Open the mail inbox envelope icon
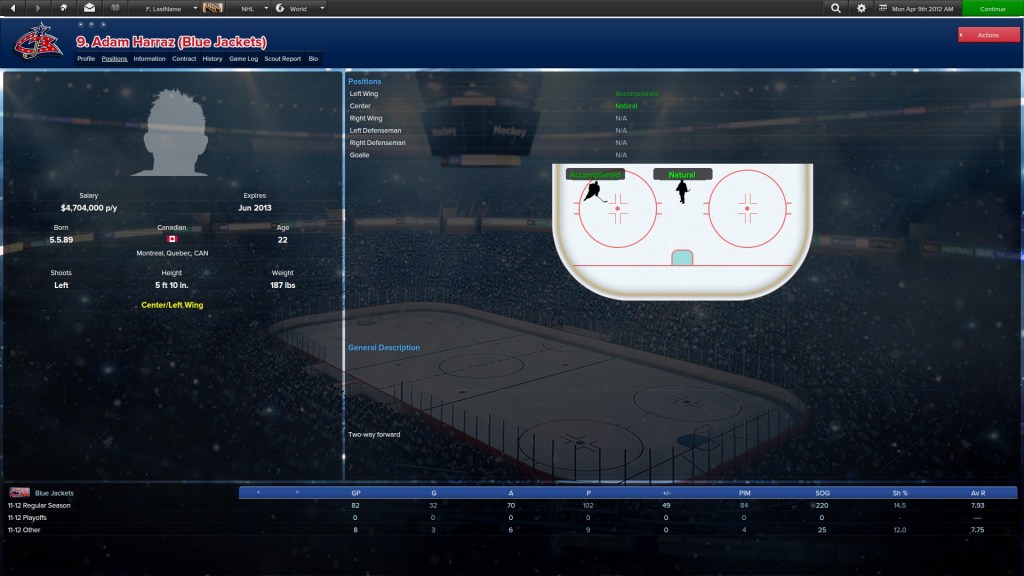The height and width of the screenshot is (576, 1024). coord(89,8)
